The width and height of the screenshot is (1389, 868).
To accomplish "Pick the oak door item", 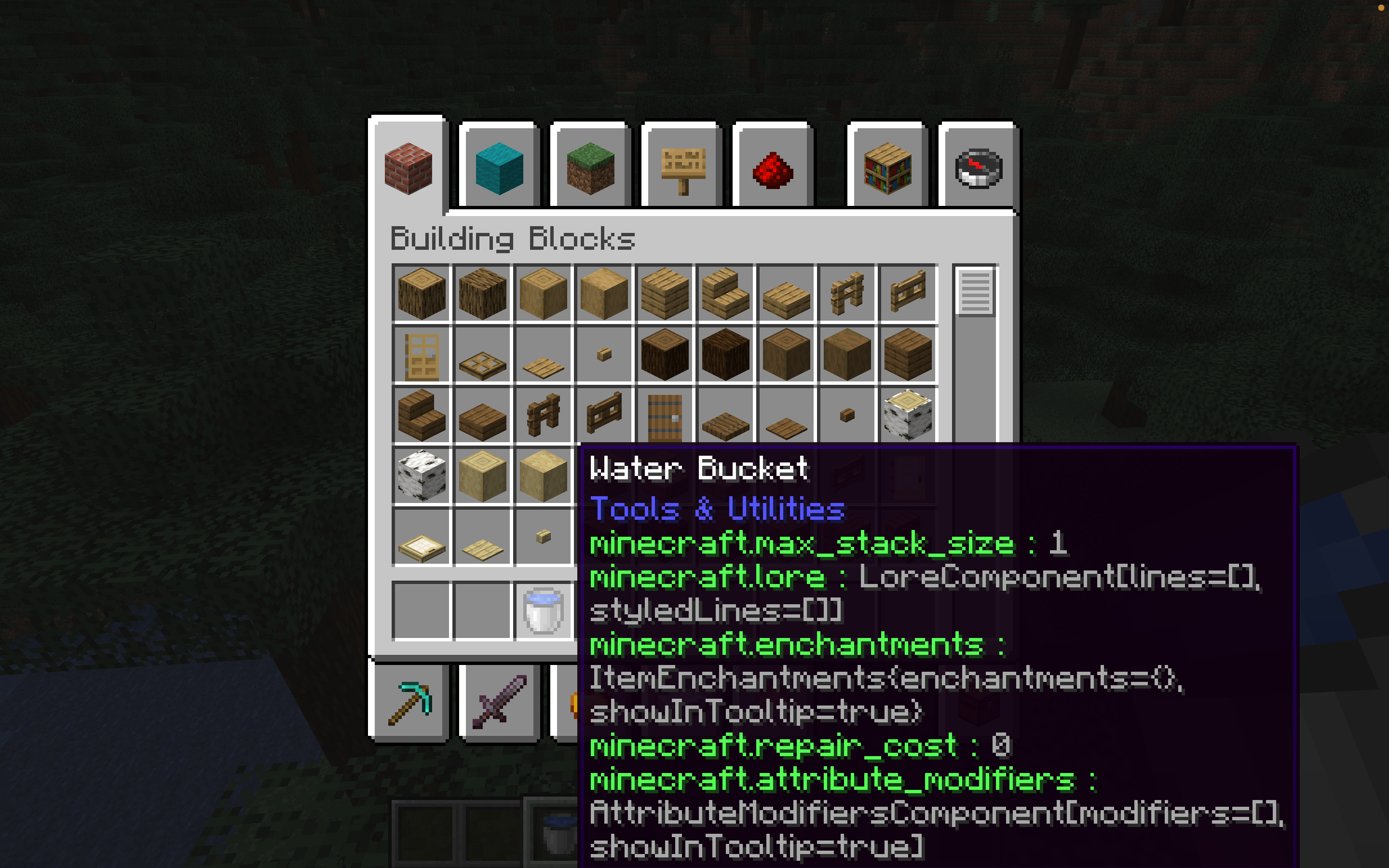I will pos(422,356).
